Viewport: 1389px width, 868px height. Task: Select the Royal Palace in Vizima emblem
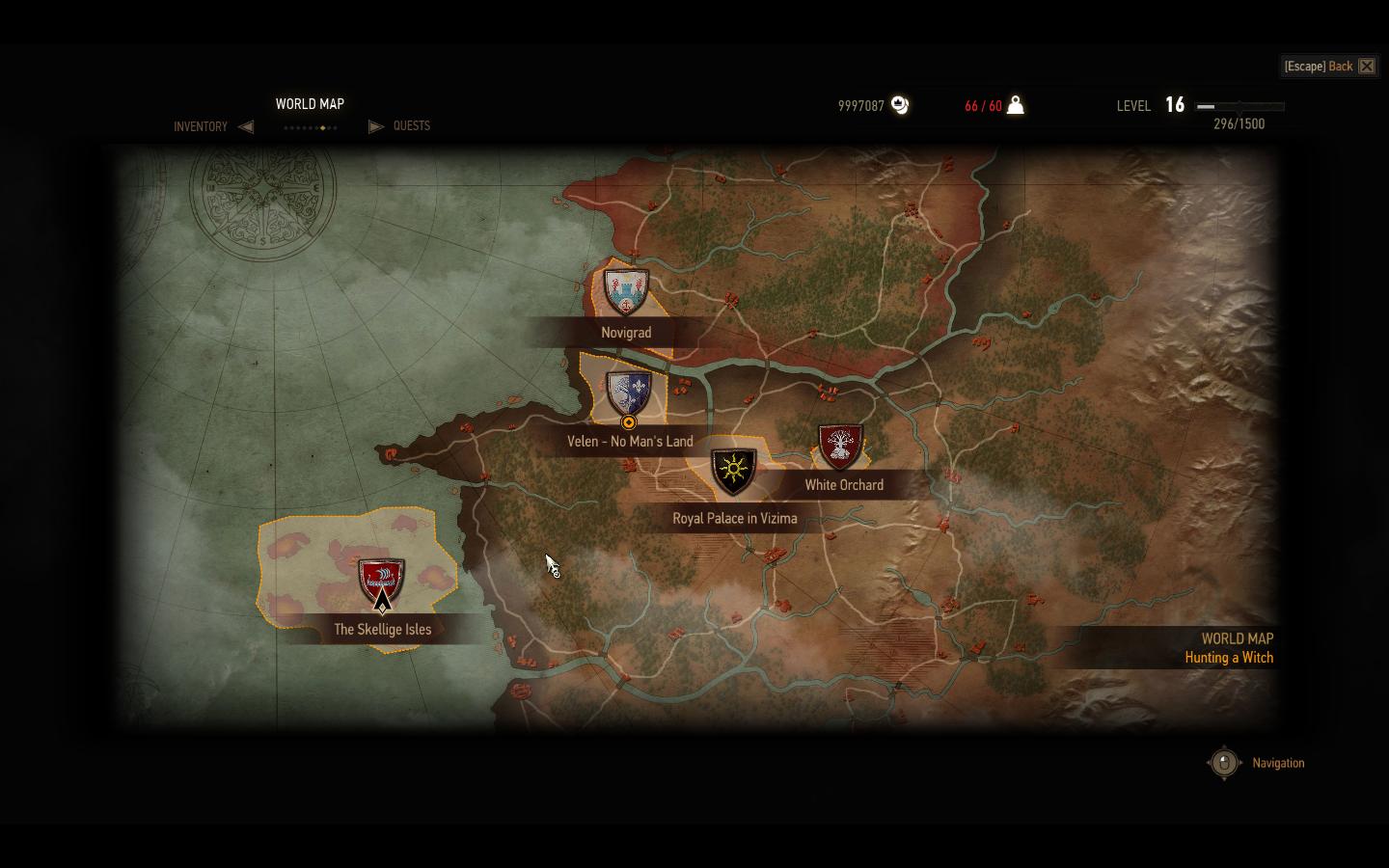[x=732, y=471]
